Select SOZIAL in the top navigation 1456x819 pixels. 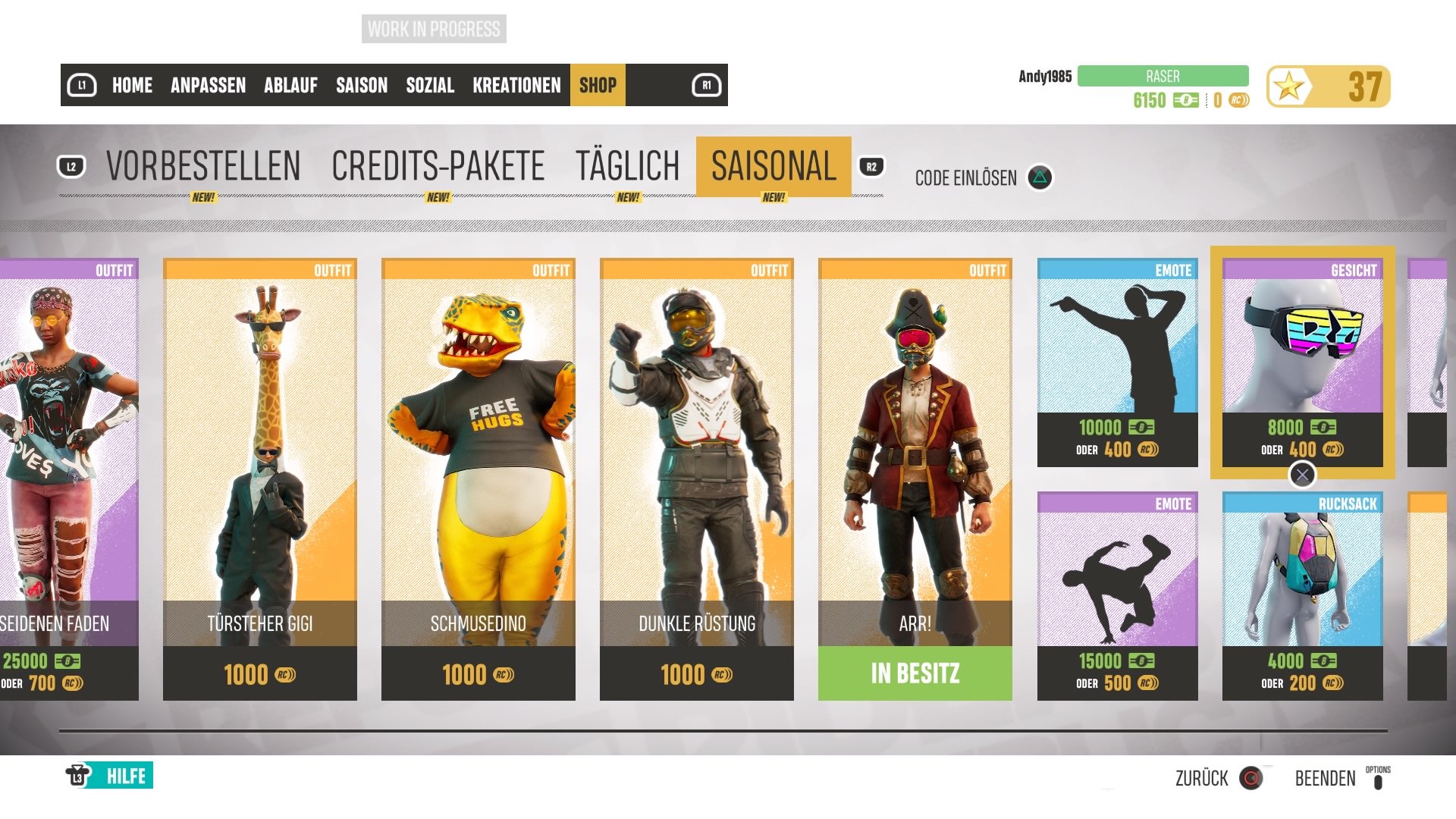[x=431, y=86]
